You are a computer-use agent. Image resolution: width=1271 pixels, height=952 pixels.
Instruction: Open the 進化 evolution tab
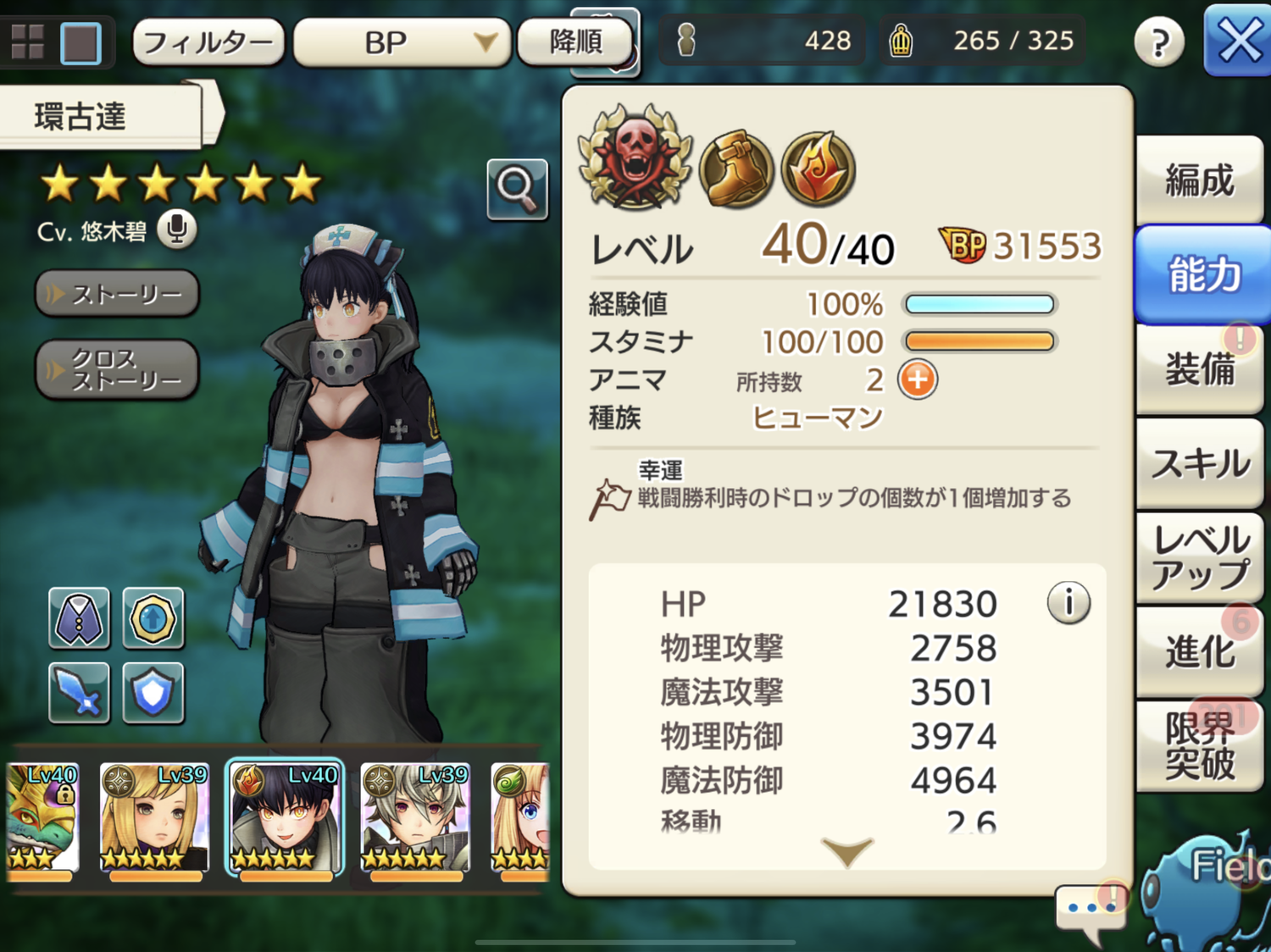pos(1199,651)
